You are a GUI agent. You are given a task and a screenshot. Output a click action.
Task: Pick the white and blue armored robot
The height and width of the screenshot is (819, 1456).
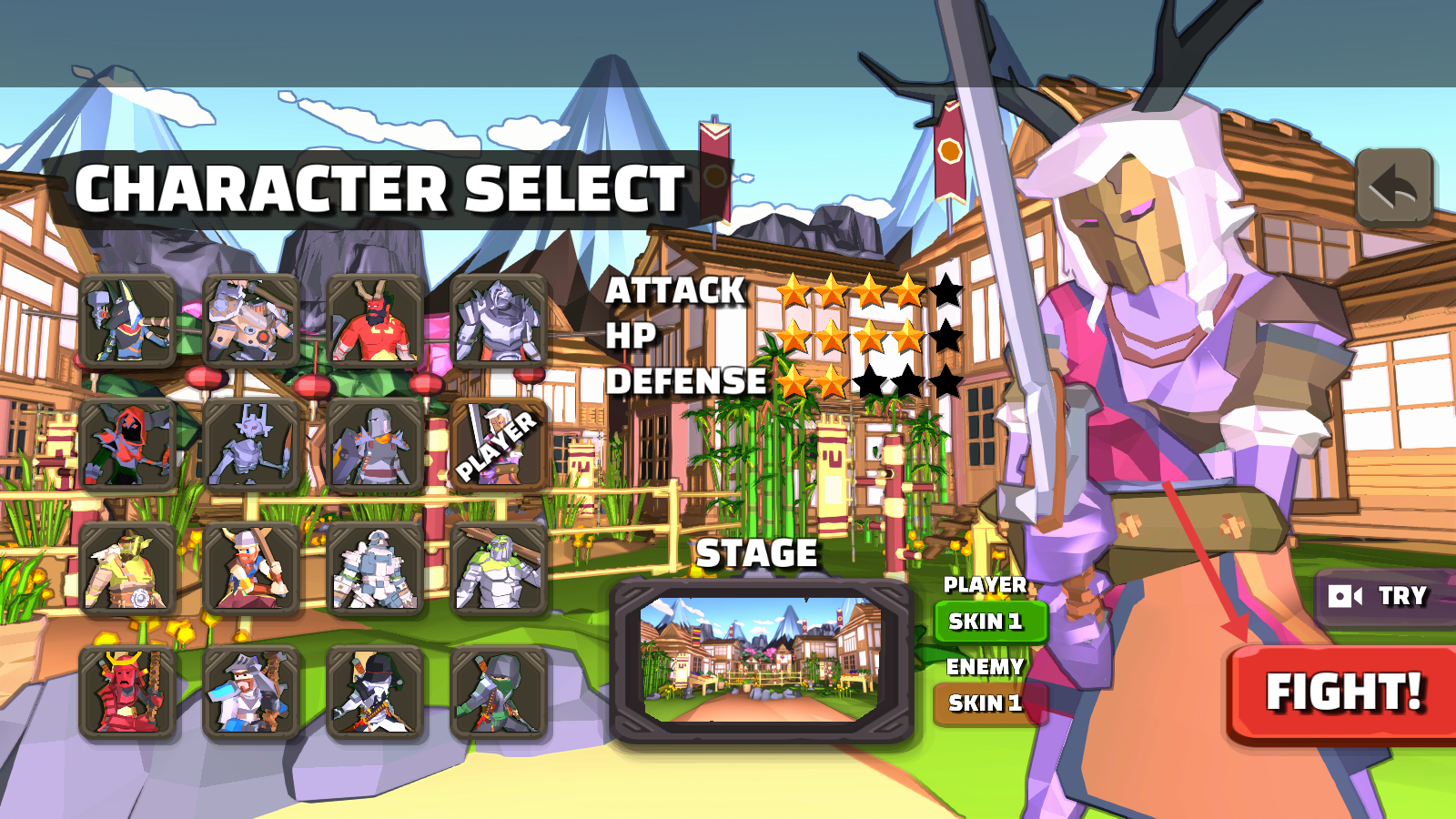[x=375, y=570]
